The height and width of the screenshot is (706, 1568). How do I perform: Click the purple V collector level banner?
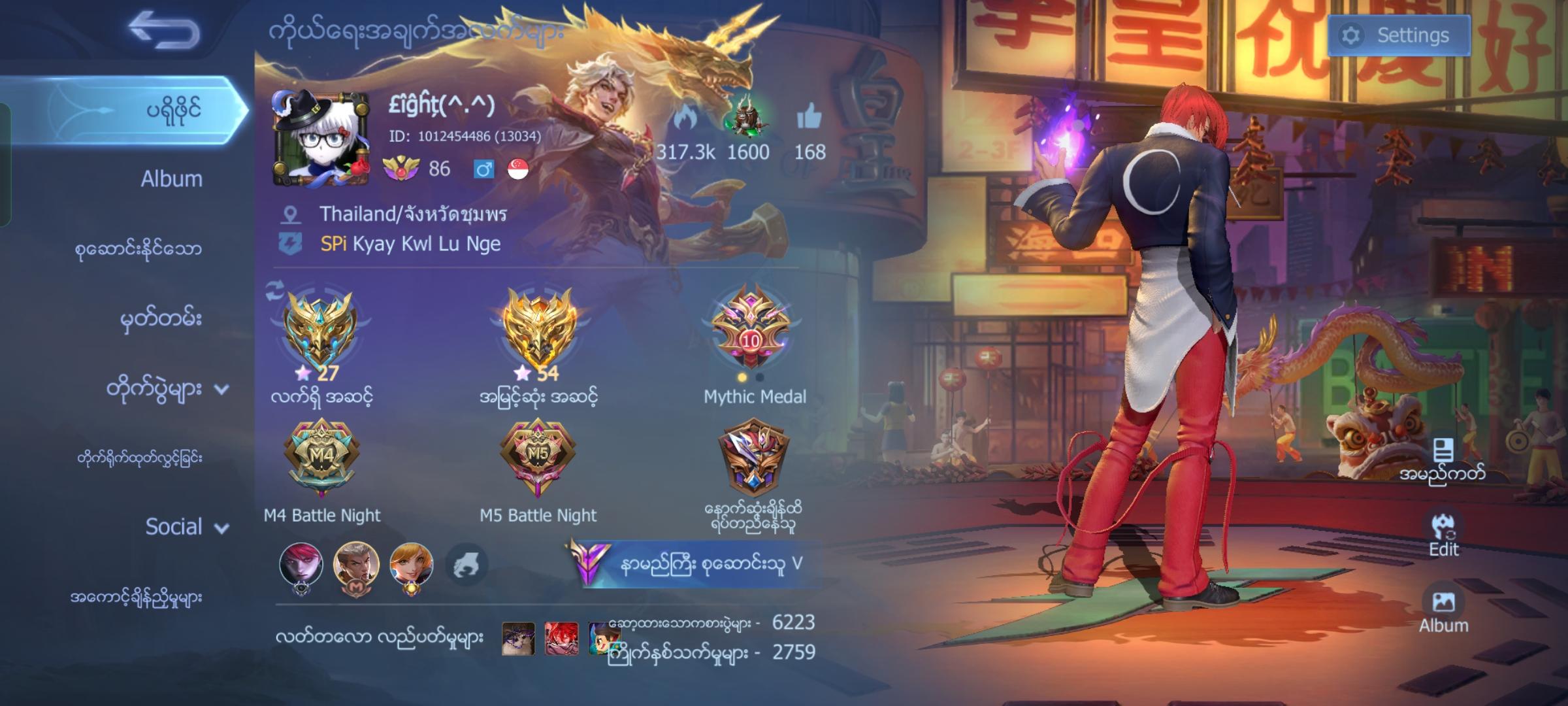point(693,563)
